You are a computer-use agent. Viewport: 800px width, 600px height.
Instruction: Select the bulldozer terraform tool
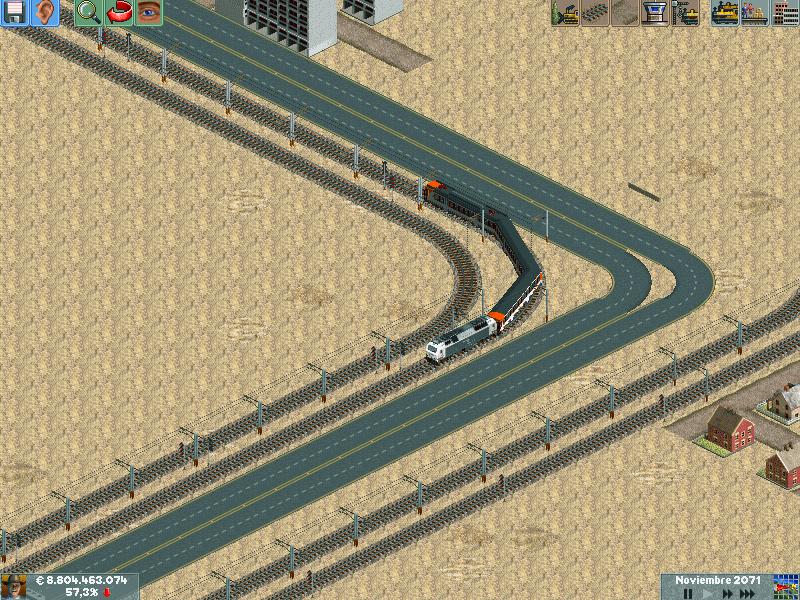[x=565, y=13]
